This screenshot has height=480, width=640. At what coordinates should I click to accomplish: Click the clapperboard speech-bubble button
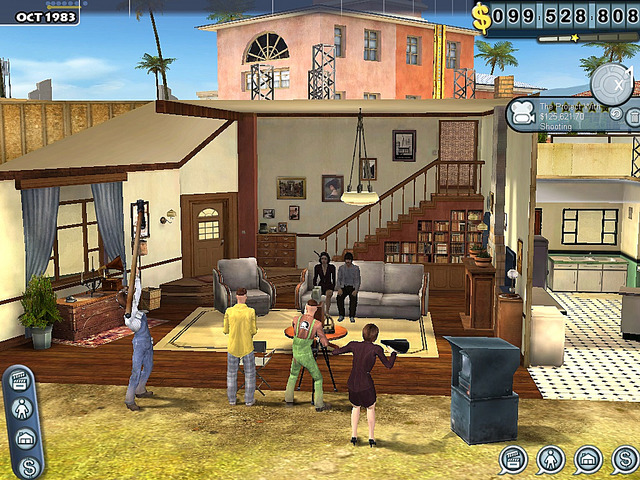pyautogui.click(x=514, y=460)
